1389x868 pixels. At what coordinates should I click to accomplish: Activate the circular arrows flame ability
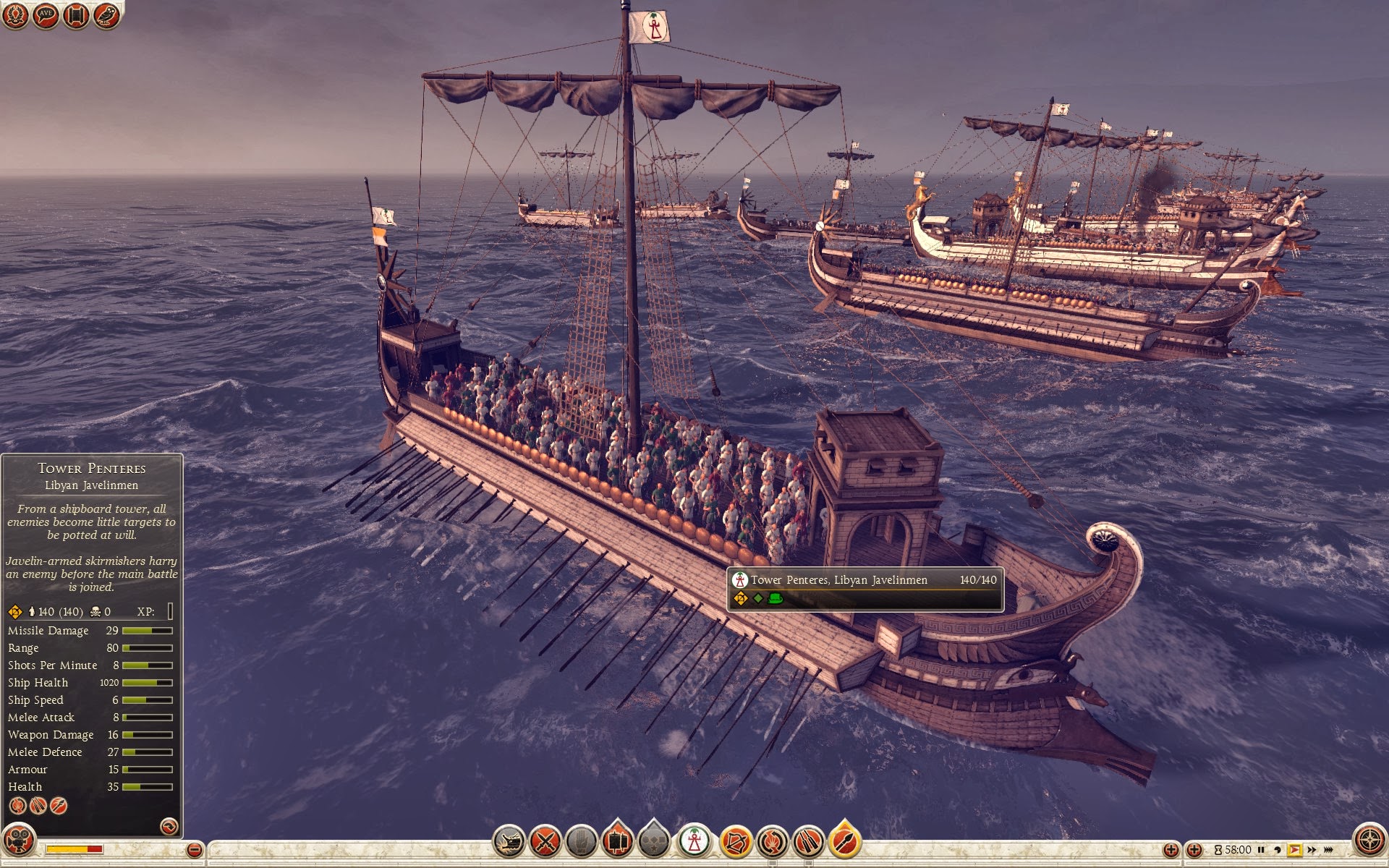click(x=772, y=841)
